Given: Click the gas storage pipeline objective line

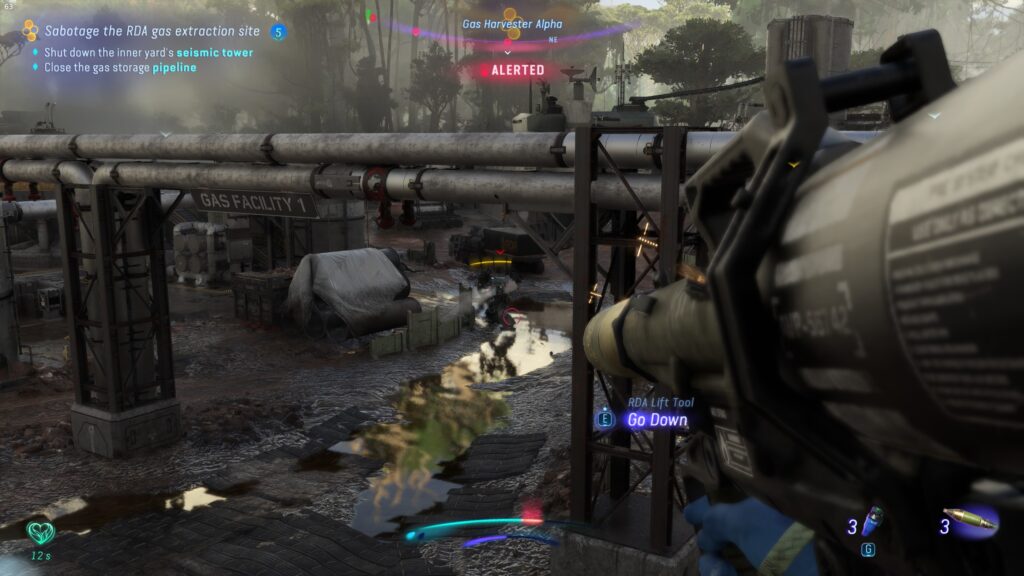Looking at the screenshot, I should (119, 68).
